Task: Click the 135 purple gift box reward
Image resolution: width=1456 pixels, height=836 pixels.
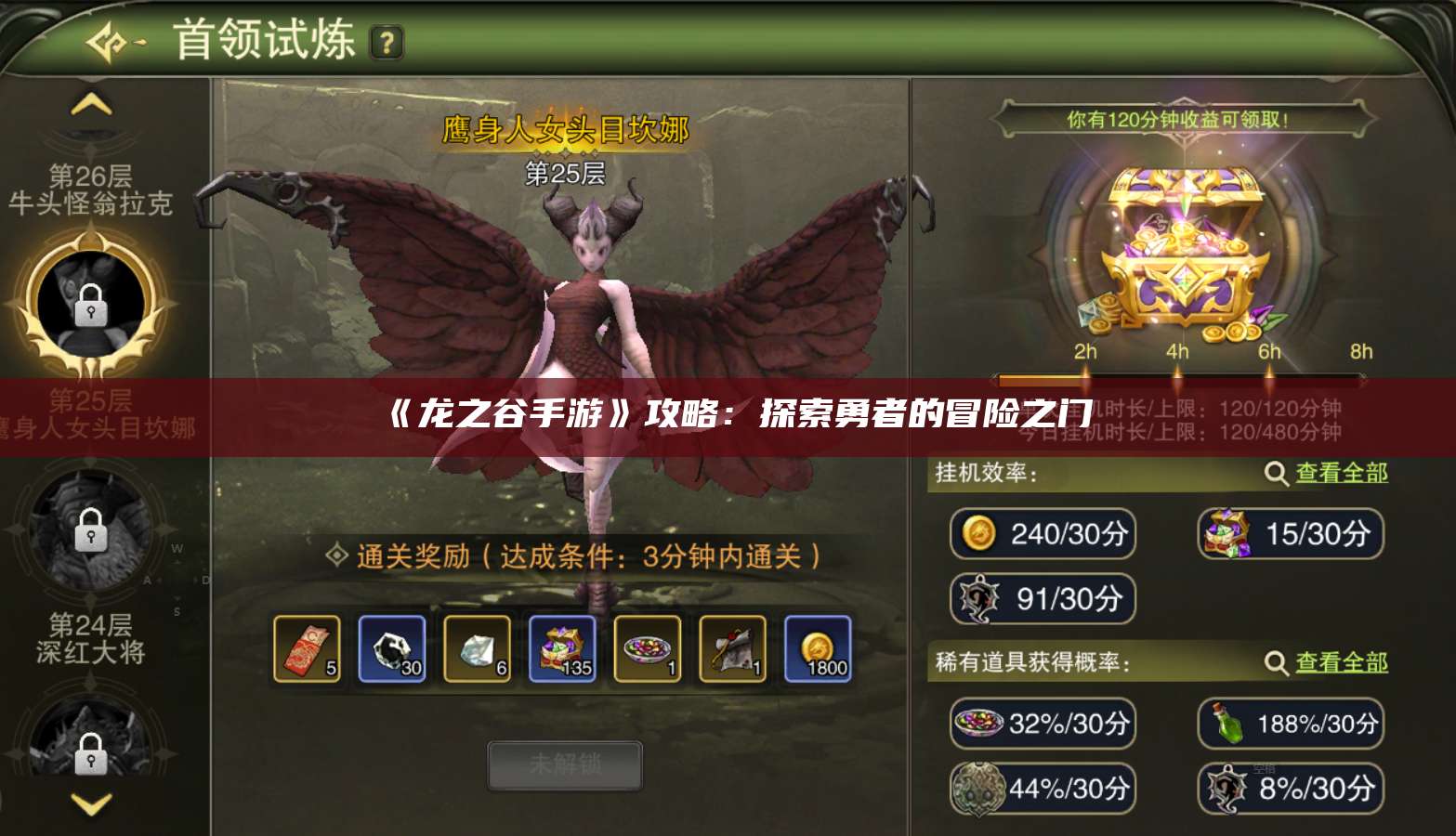Action: click(561, 647)
